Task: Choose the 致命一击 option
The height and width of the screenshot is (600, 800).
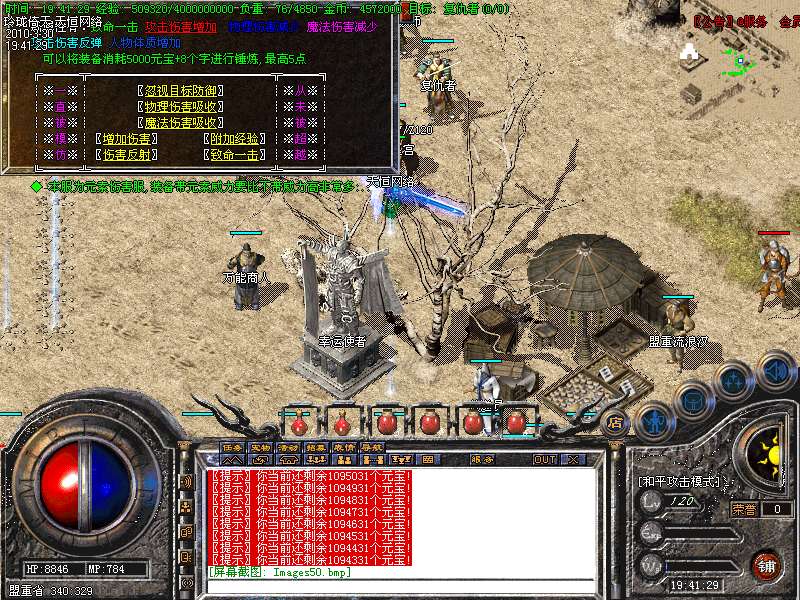Action: coord(235,155)
